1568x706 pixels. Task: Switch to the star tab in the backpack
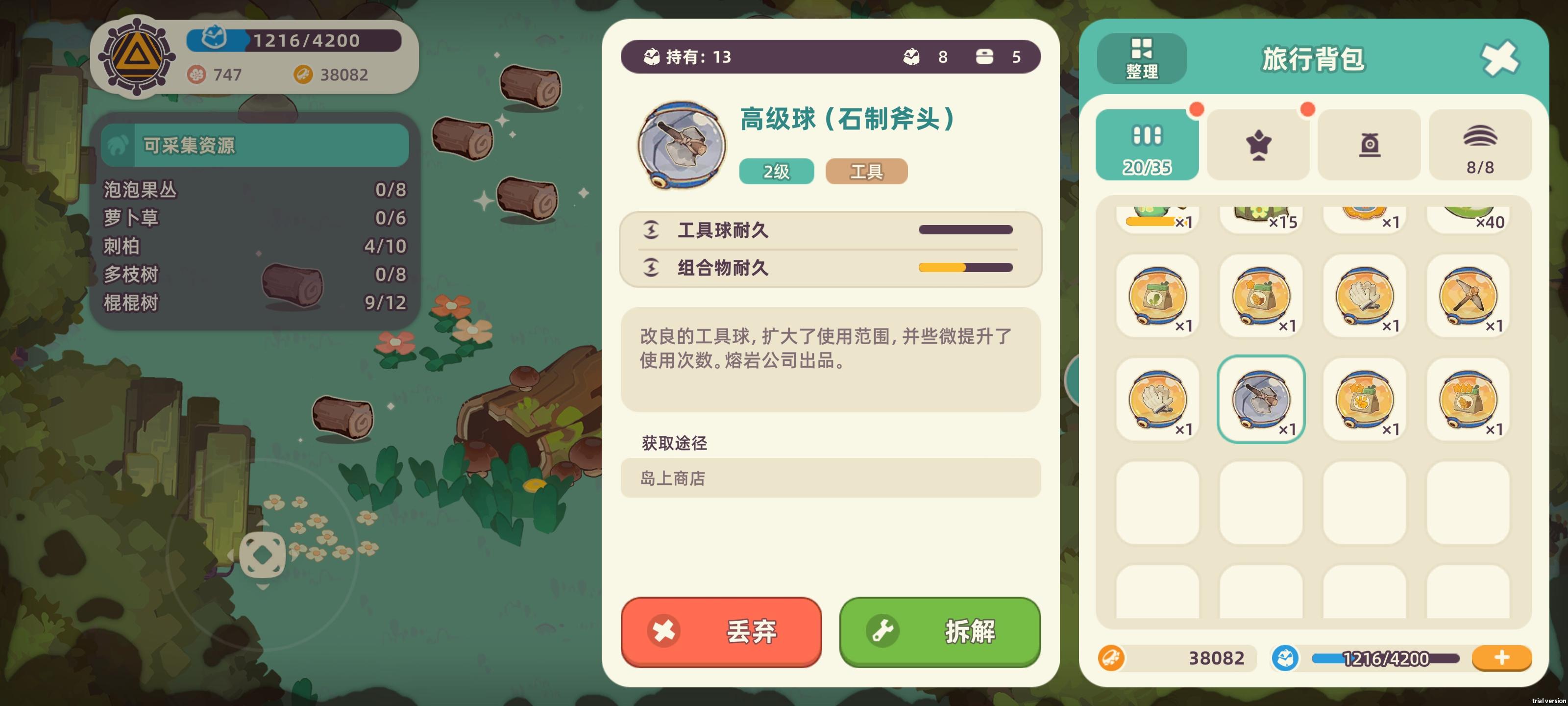tap(1258, 144)
